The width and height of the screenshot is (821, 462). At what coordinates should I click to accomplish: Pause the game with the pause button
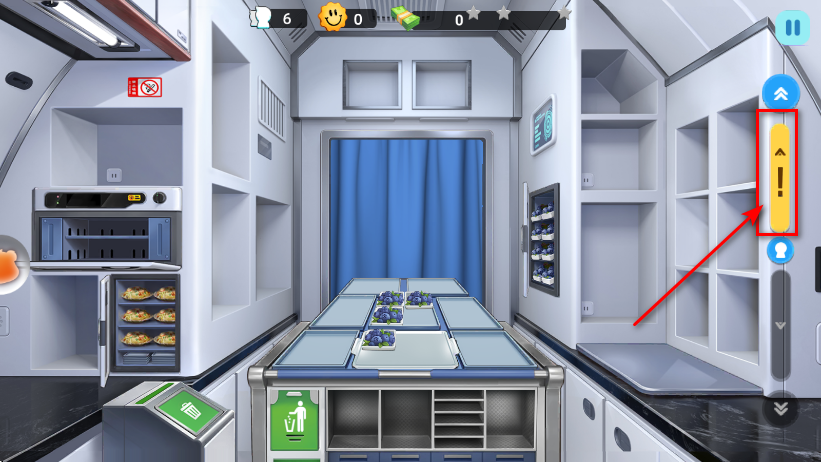point(792,27)
